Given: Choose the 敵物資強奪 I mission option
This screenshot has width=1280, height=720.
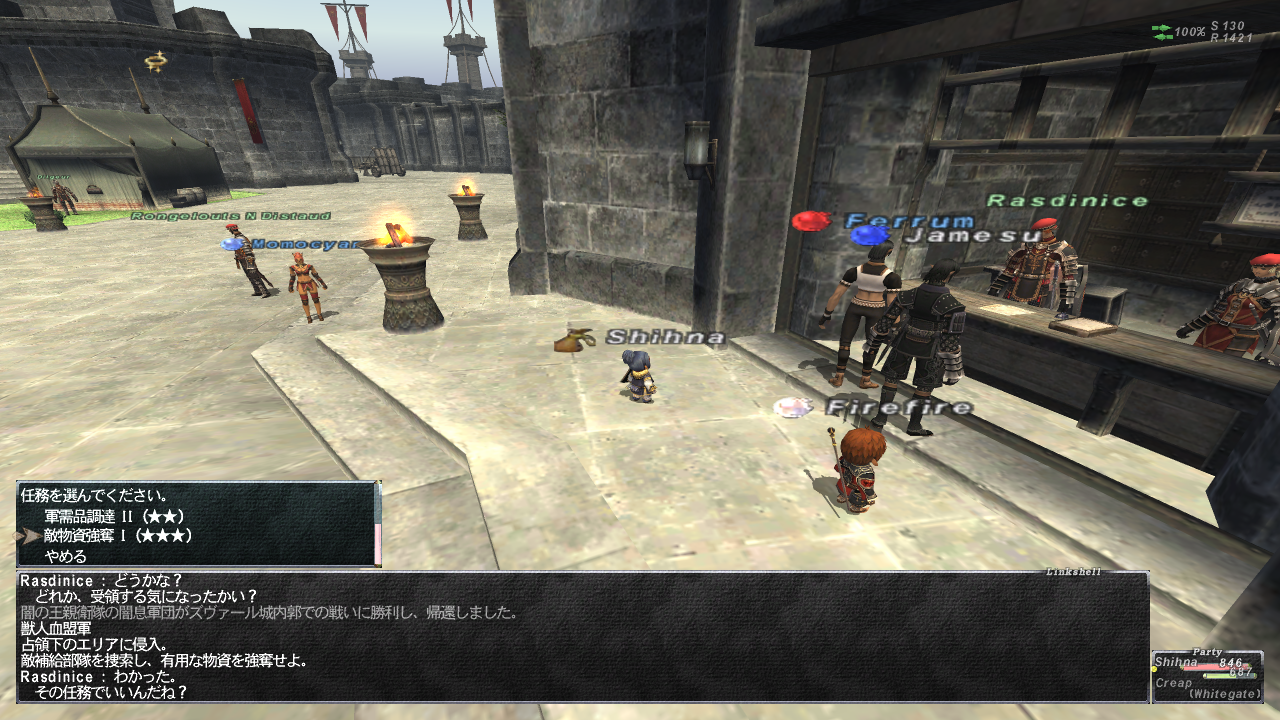Looking at the screenshot, I should pyautogui.click(x=118, y=536).
